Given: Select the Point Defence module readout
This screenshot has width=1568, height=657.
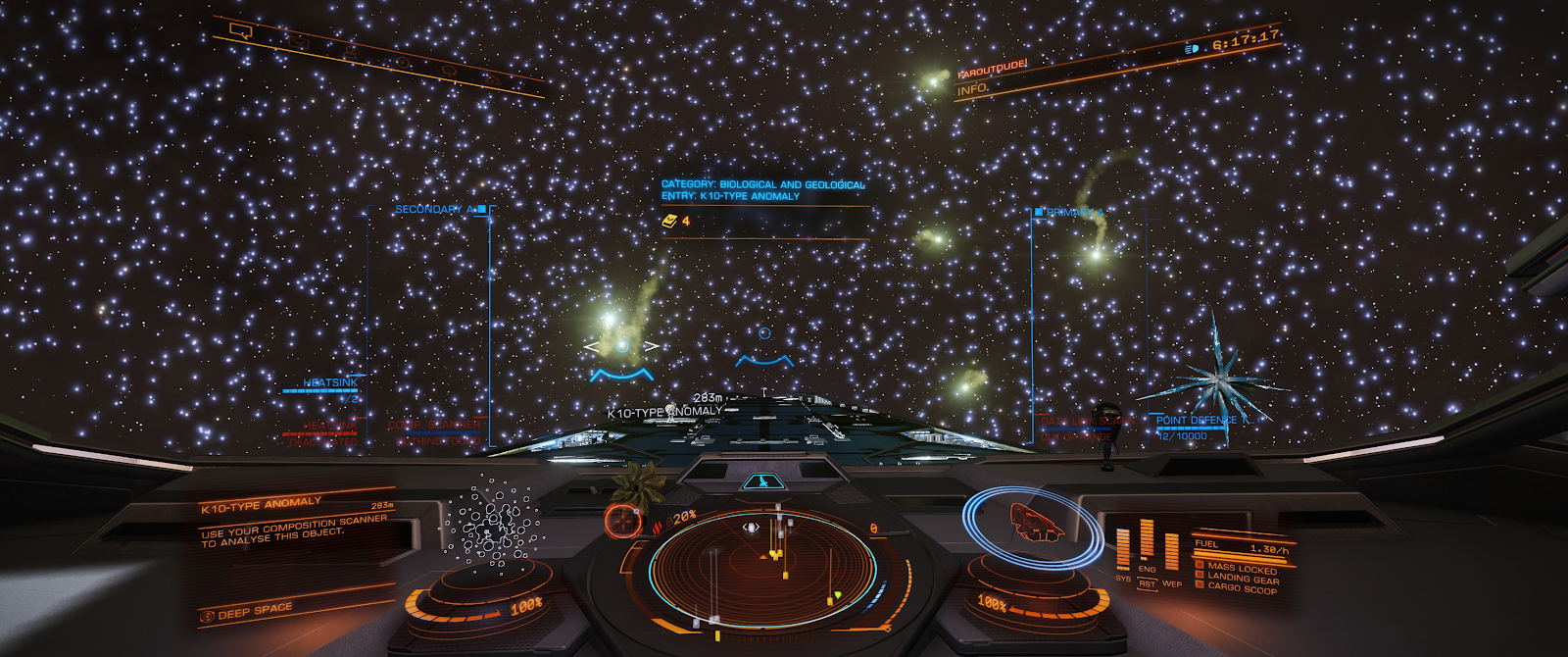Looking at the screenshot, I should [x=1204, y=421].
